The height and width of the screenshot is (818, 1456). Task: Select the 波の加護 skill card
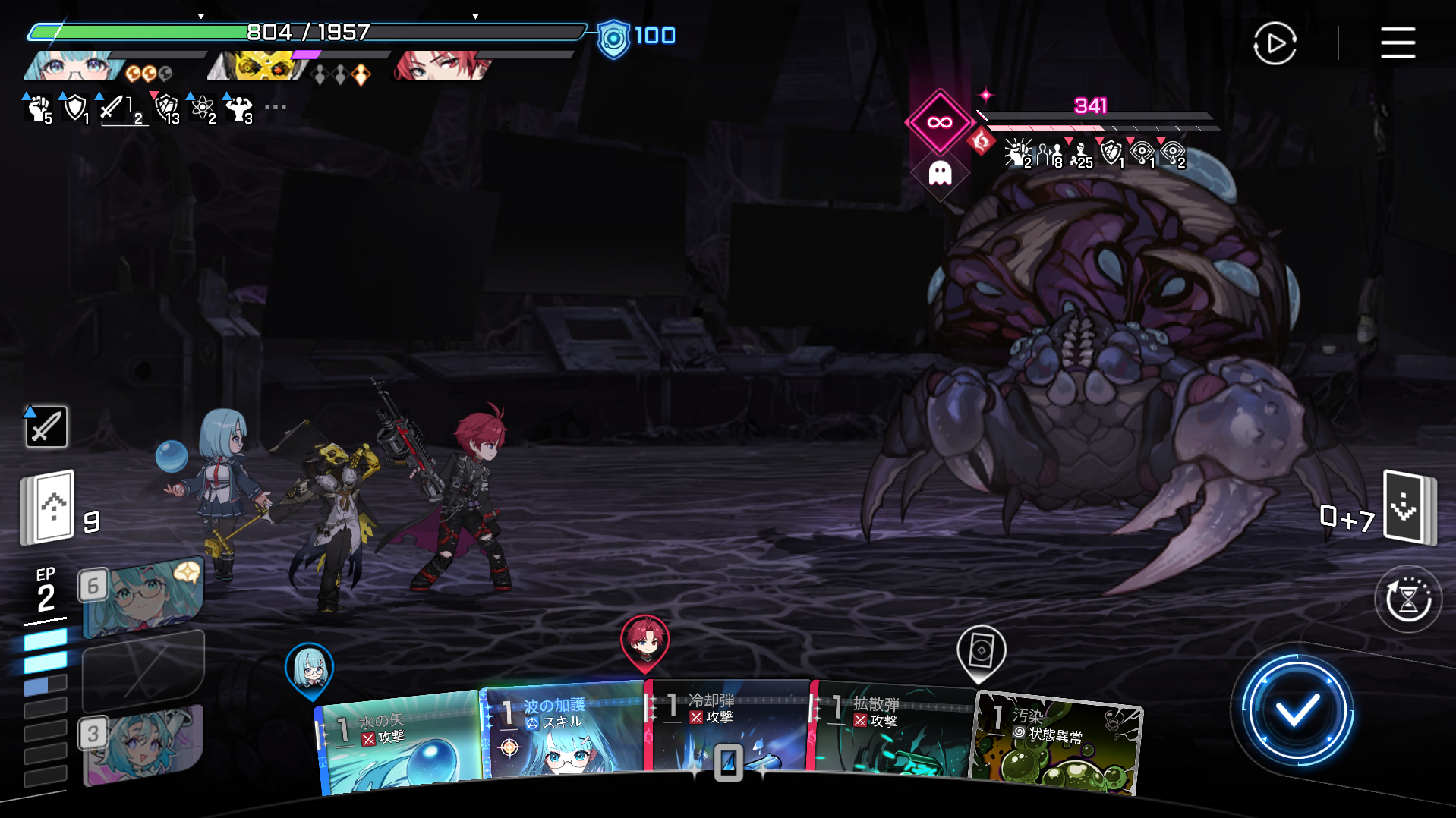(563, 732)
